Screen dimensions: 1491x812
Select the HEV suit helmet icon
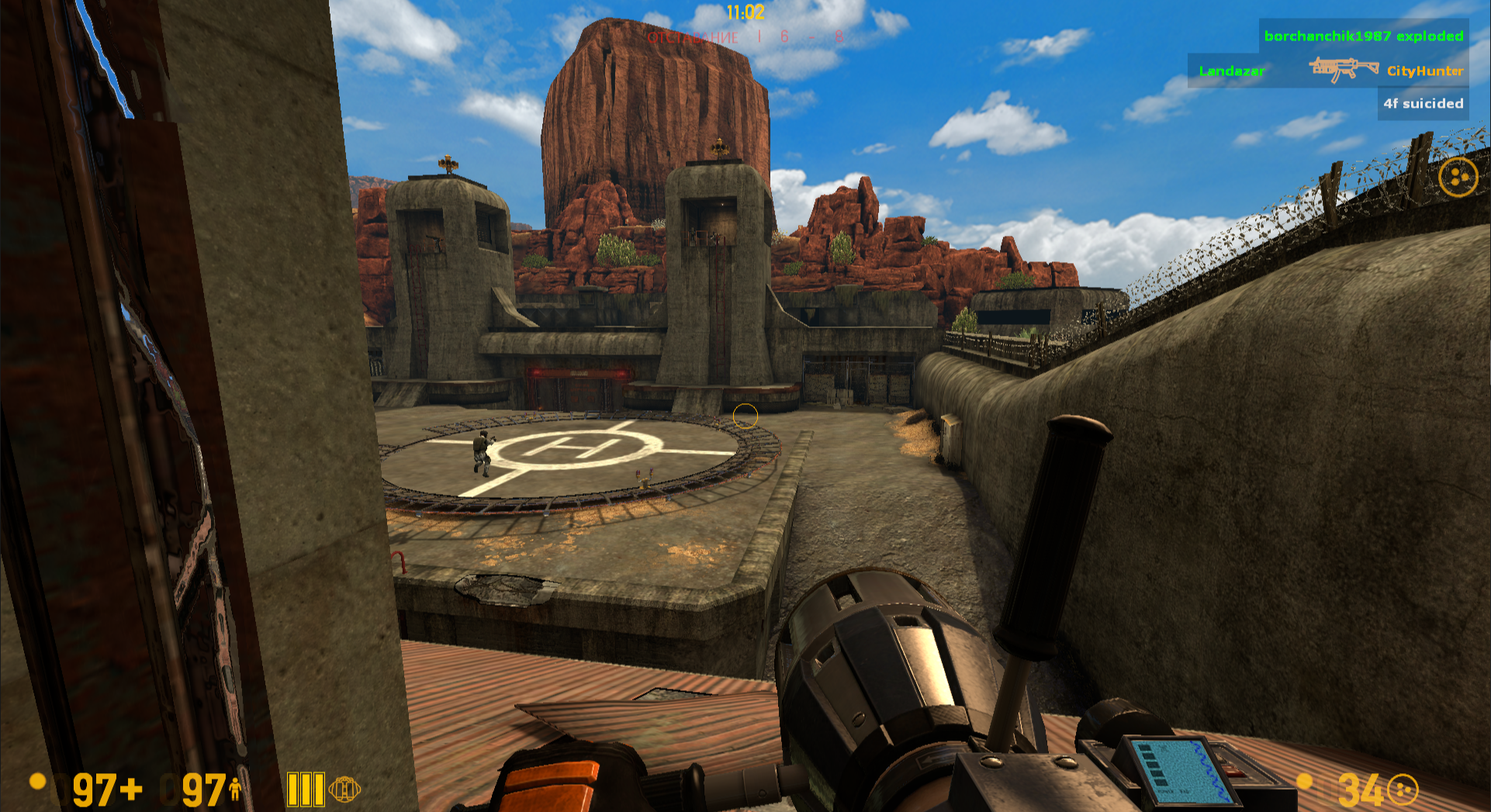[344, 790]
